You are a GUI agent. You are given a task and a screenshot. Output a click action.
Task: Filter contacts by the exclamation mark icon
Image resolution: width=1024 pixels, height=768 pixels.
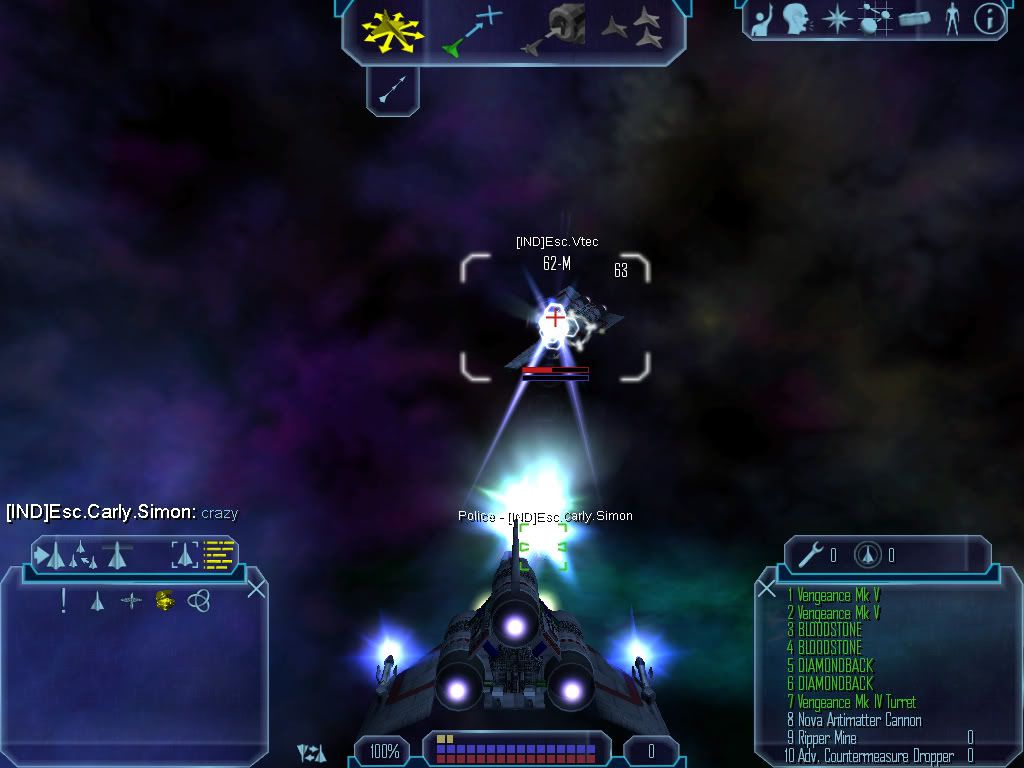click(x=64, y=600)
